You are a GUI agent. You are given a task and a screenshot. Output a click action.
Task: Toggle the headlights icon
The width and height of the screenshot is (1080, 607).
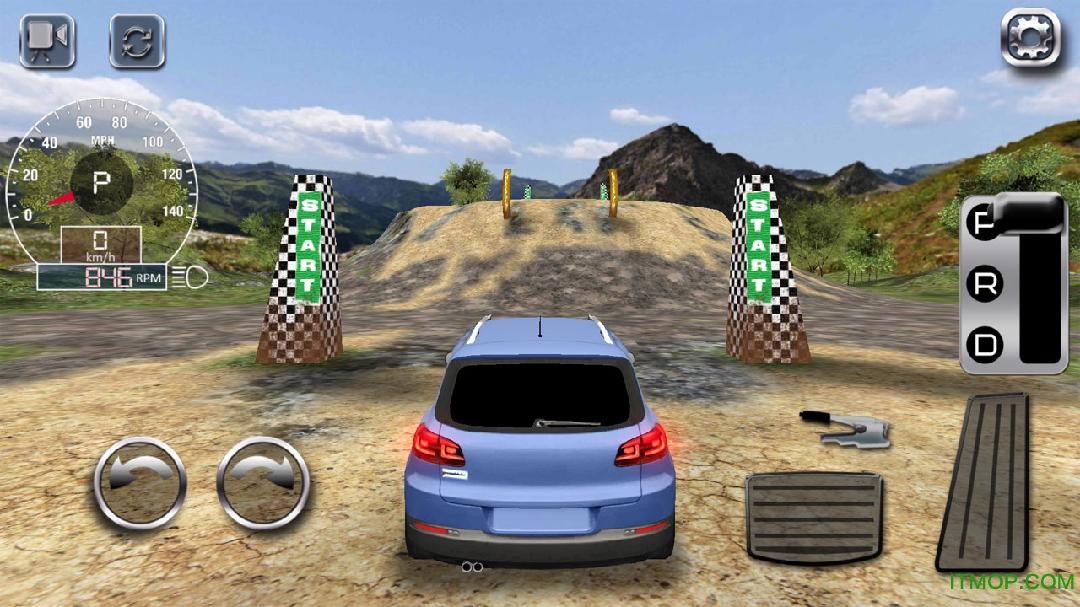click(x=188, y=275)
